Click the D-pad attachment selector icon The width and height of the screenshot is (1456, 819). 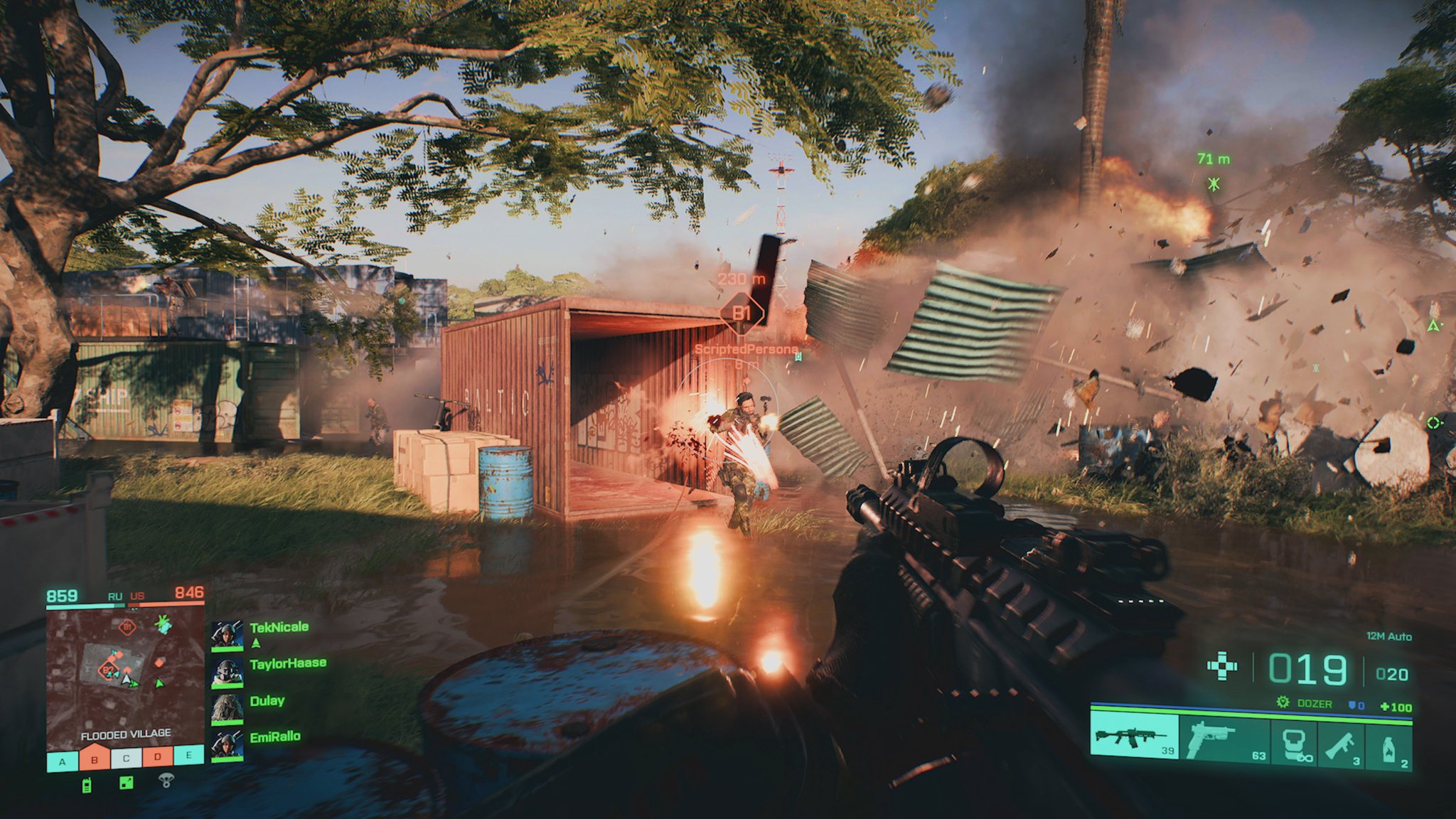pyautogui.click(x=1223, y=667)
